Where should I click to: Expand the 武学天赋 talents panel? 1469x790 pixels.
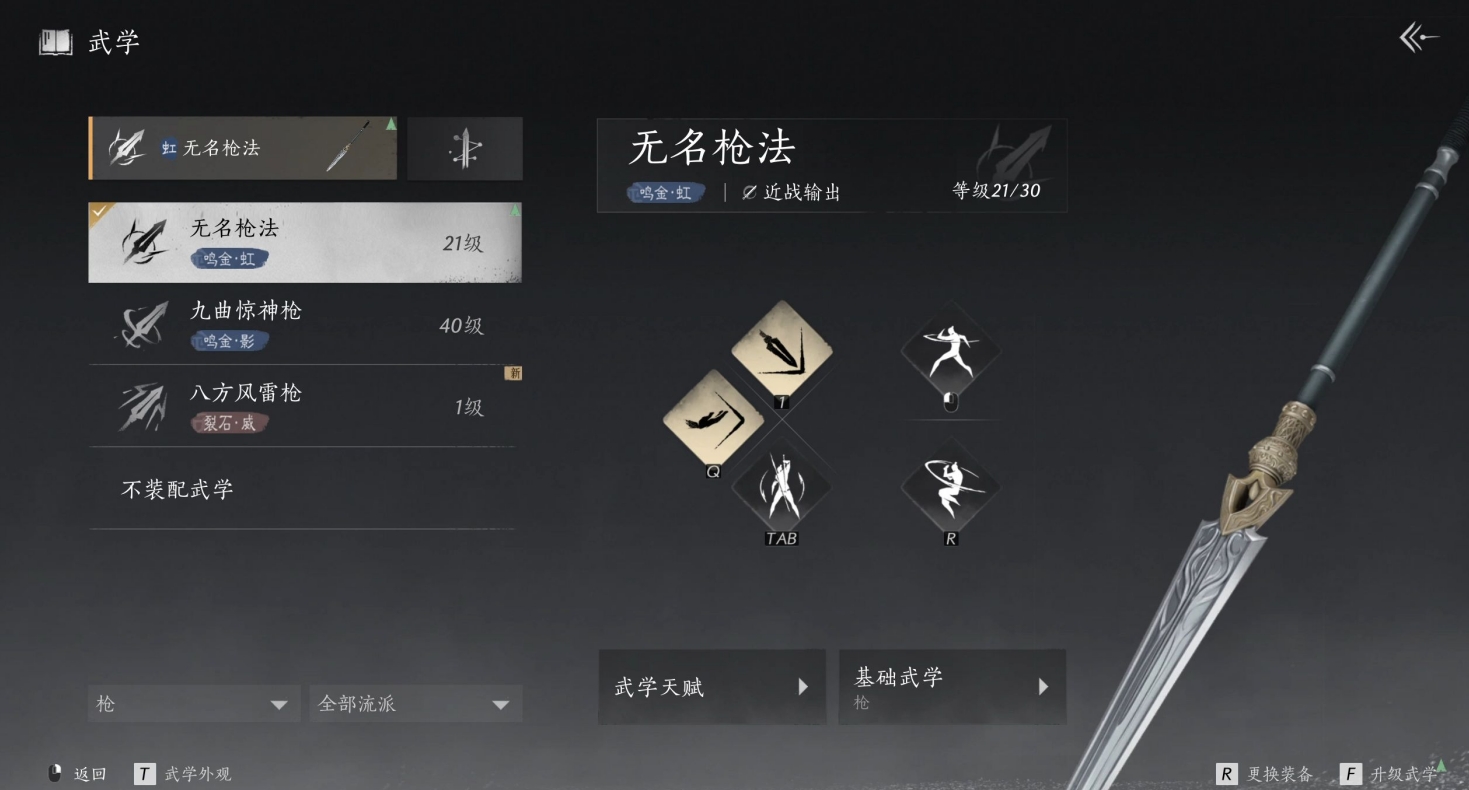click(711, 687)
